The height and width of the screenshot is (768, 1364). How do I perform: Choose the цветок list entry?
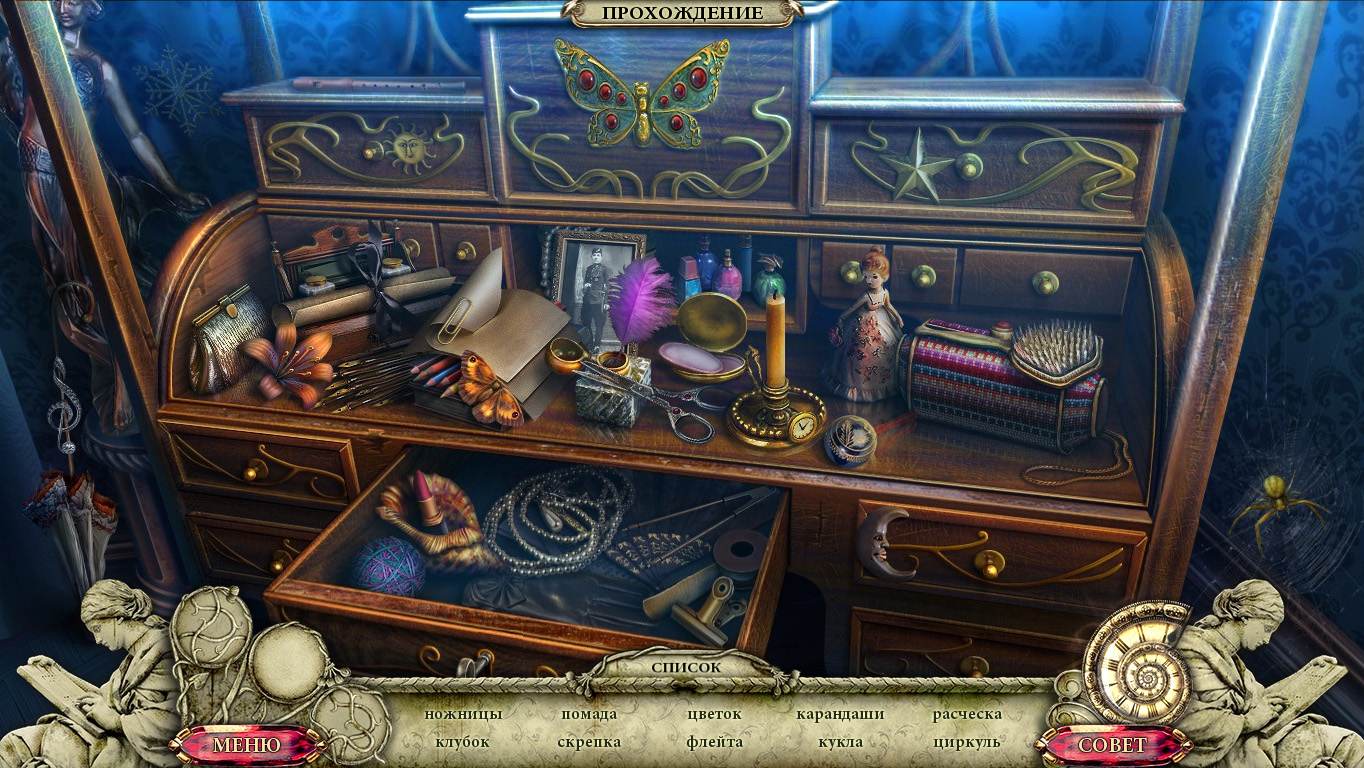tap(714, 714)
